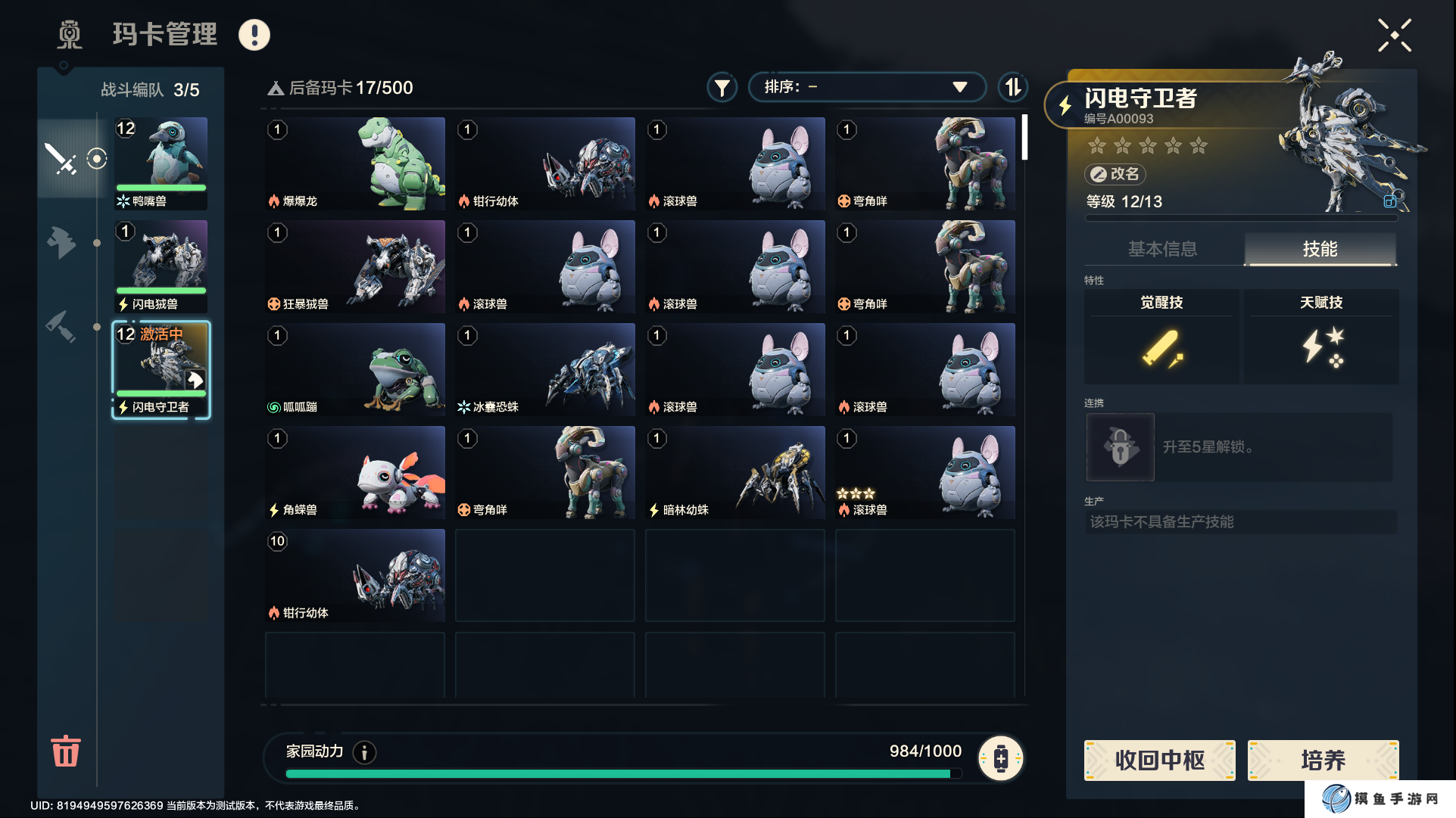Switch to the 基本信息 tab
The height and width of the screenshot is (818, 1456).
pyautogui.click(x=1162, y=249)
